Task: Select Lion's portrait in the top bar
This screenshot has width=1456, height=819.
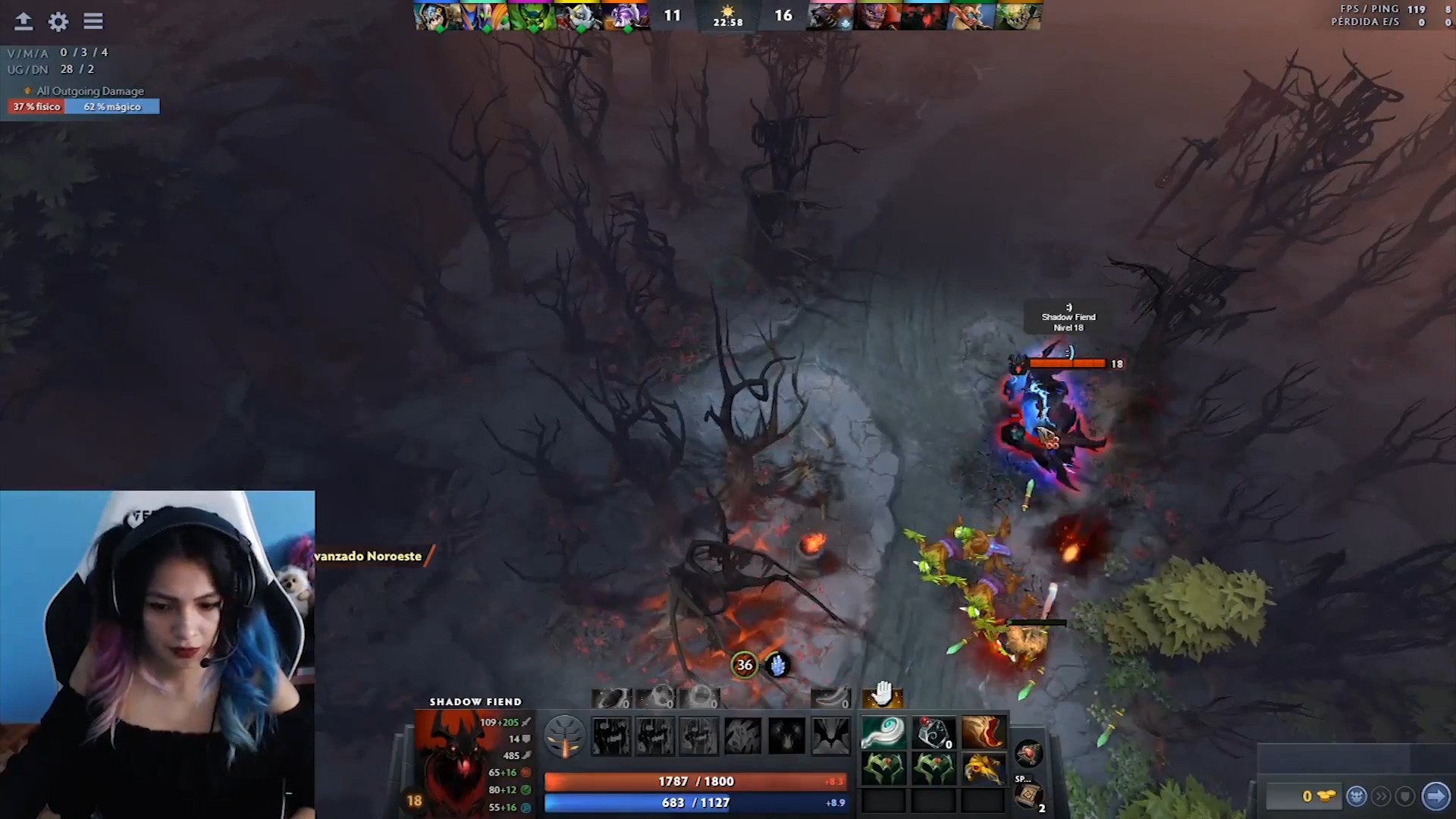Action: tap(877, 15)
